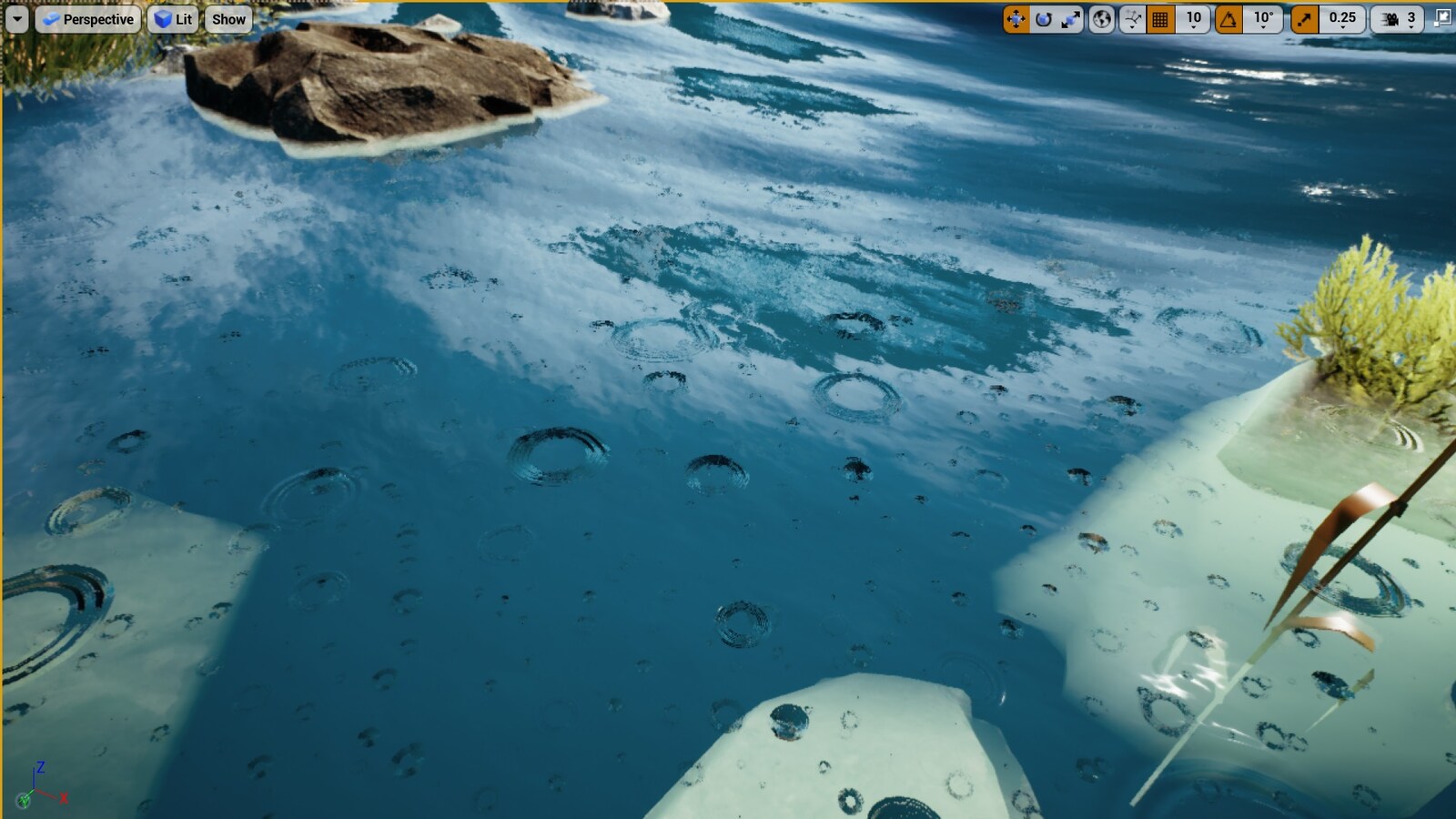Open the scale snap 0.25 selector
Viewport: 1456px width, 819px height.
[1340, 18]
